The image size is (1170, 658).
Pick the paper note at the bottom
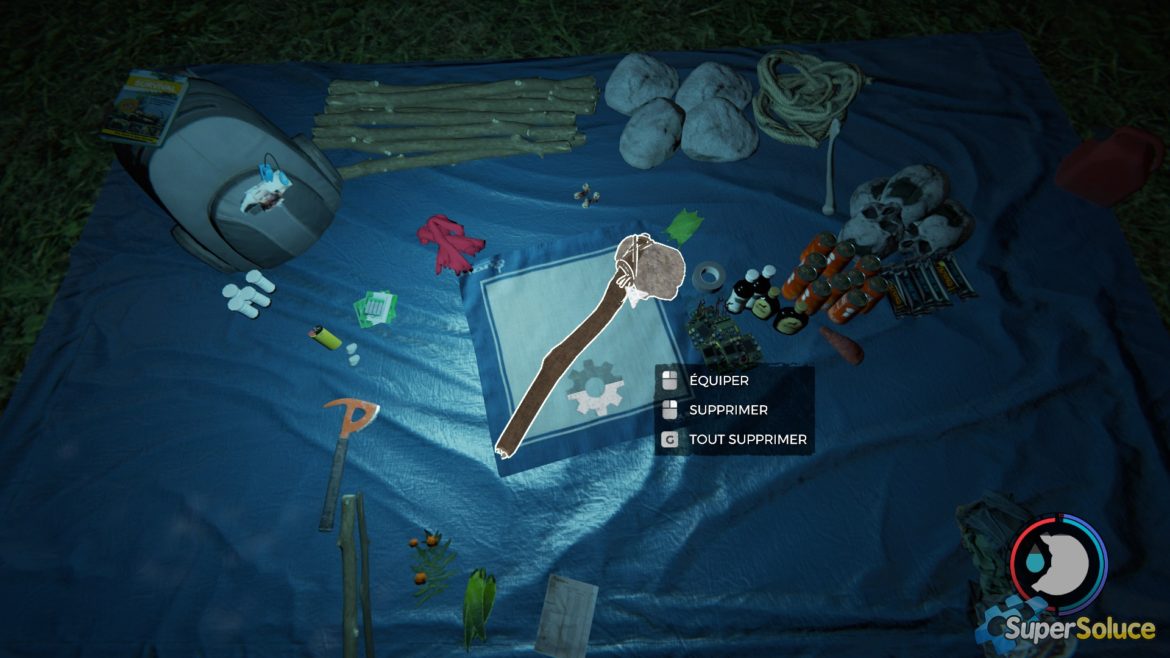[x=566, y=613]
